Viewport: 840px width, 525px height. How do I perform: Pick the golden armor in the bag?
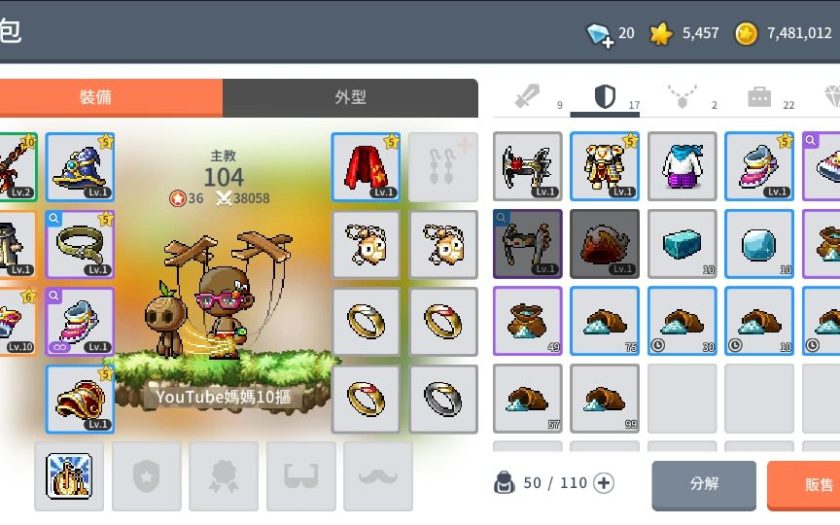tap(604, 166)
